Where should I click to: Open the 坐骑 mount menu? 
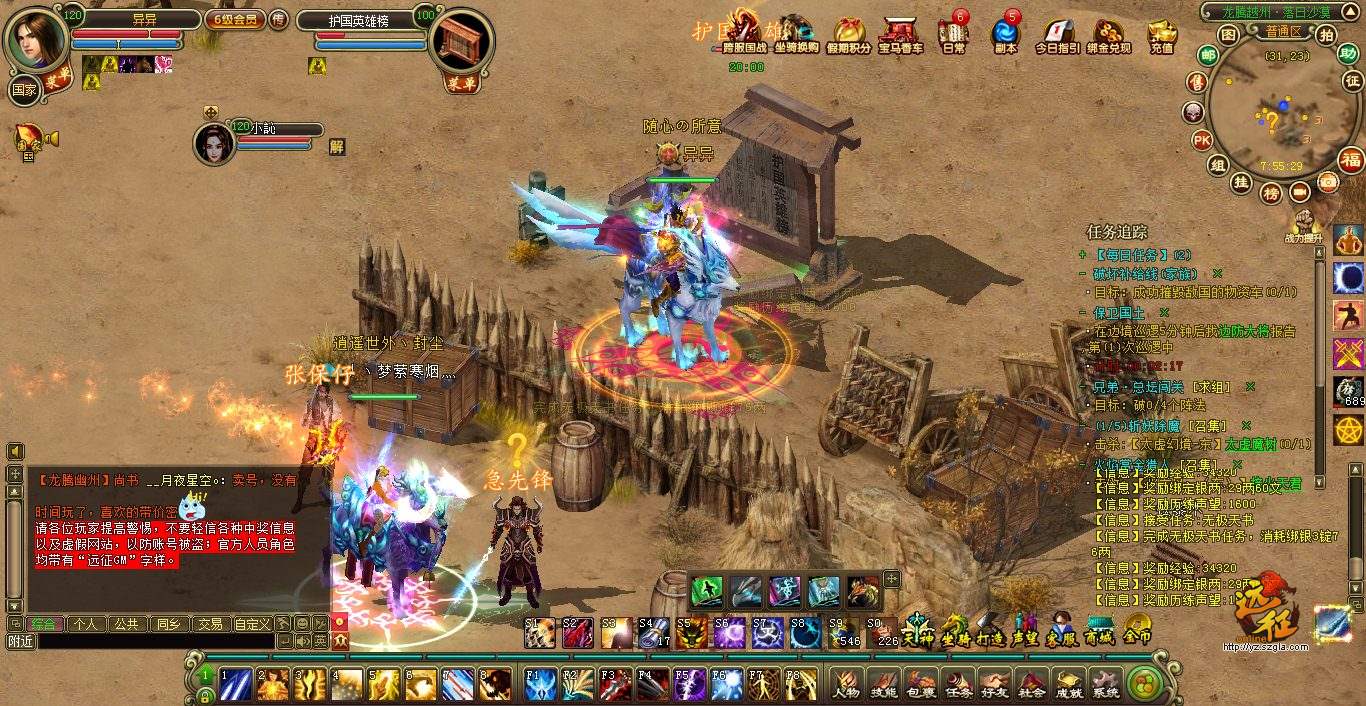[955, 628]
